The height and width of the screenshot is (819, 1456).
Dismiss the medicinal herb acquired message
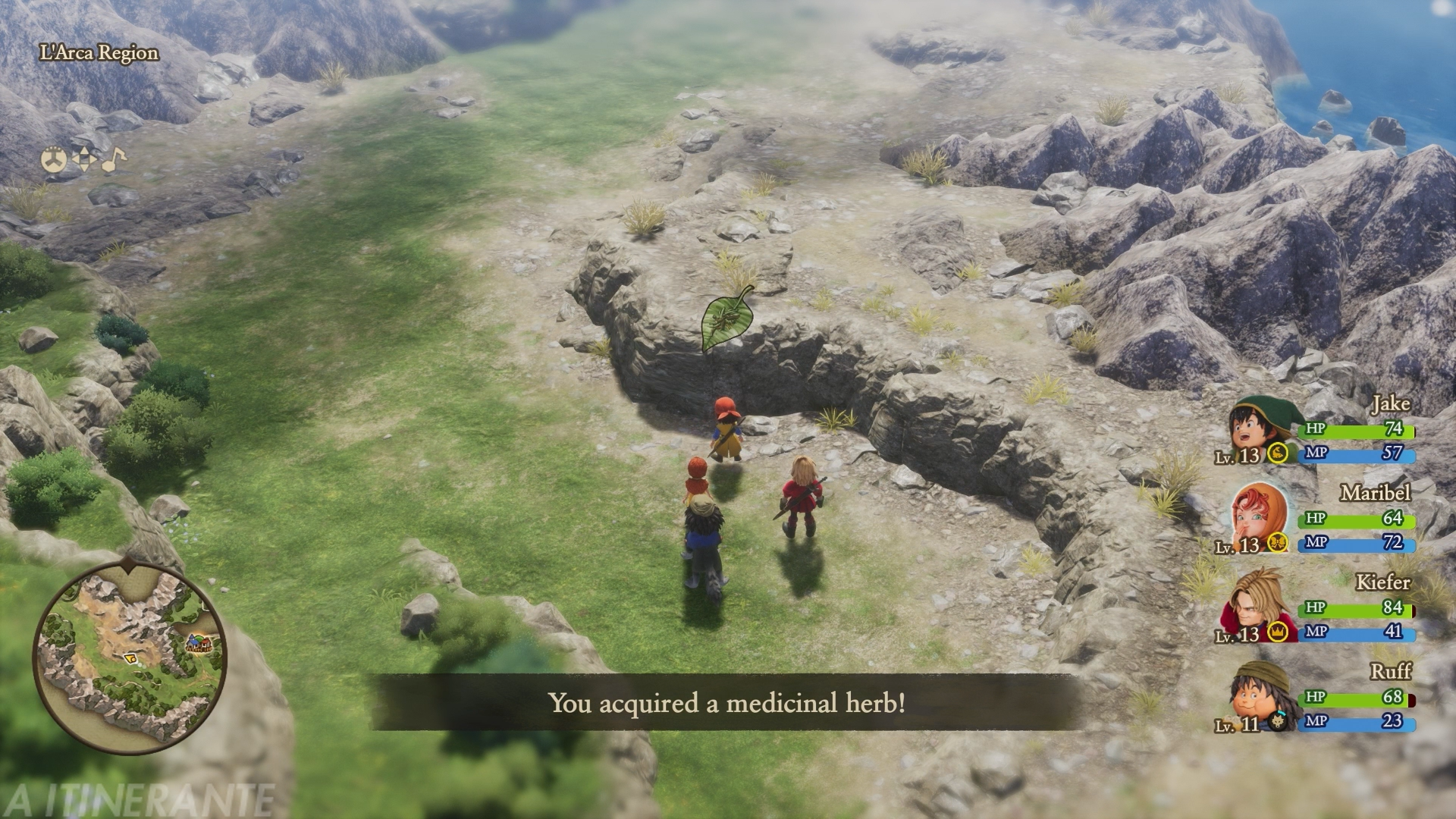pyautogui.click(x=726, y=703)
